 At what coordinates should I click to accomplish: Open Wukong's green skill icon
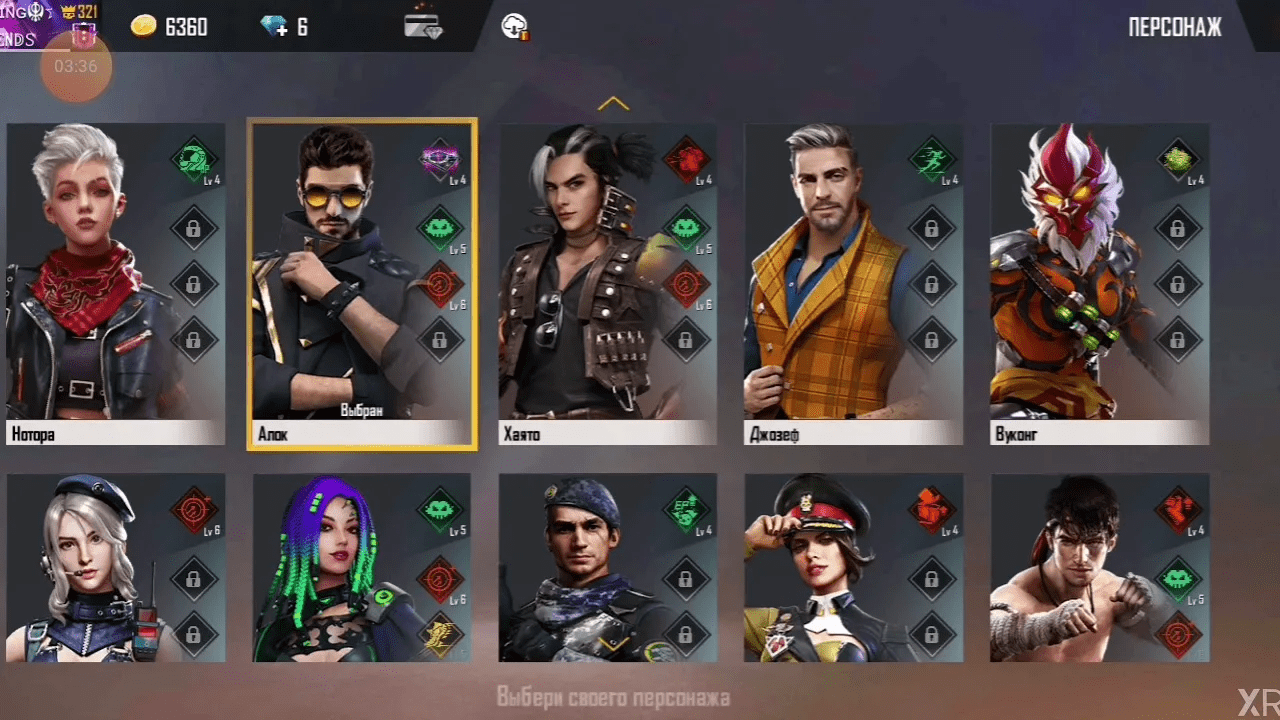1178,158
